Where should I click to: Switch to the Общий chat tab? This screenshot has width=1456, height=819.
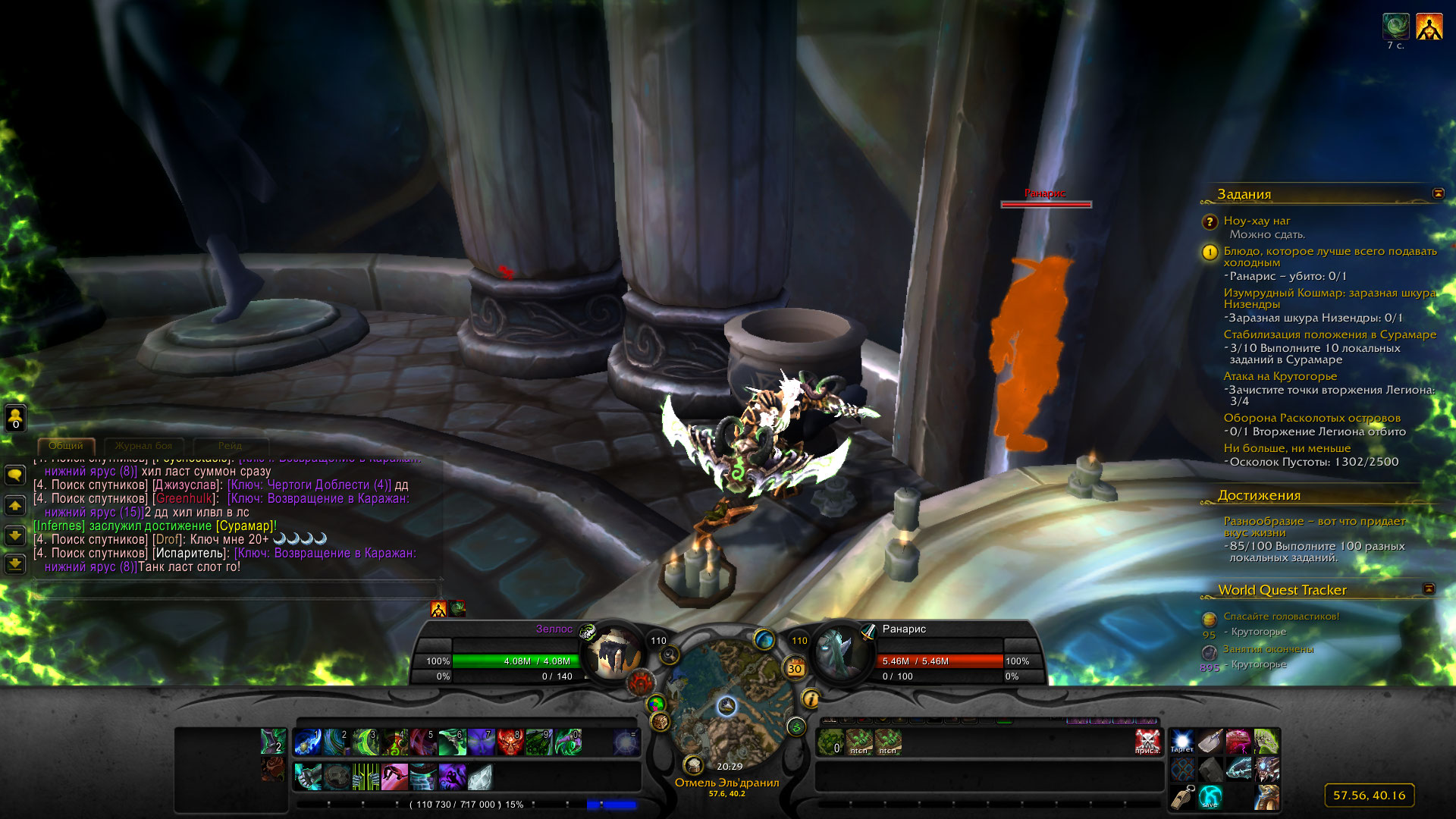point(66,446)
